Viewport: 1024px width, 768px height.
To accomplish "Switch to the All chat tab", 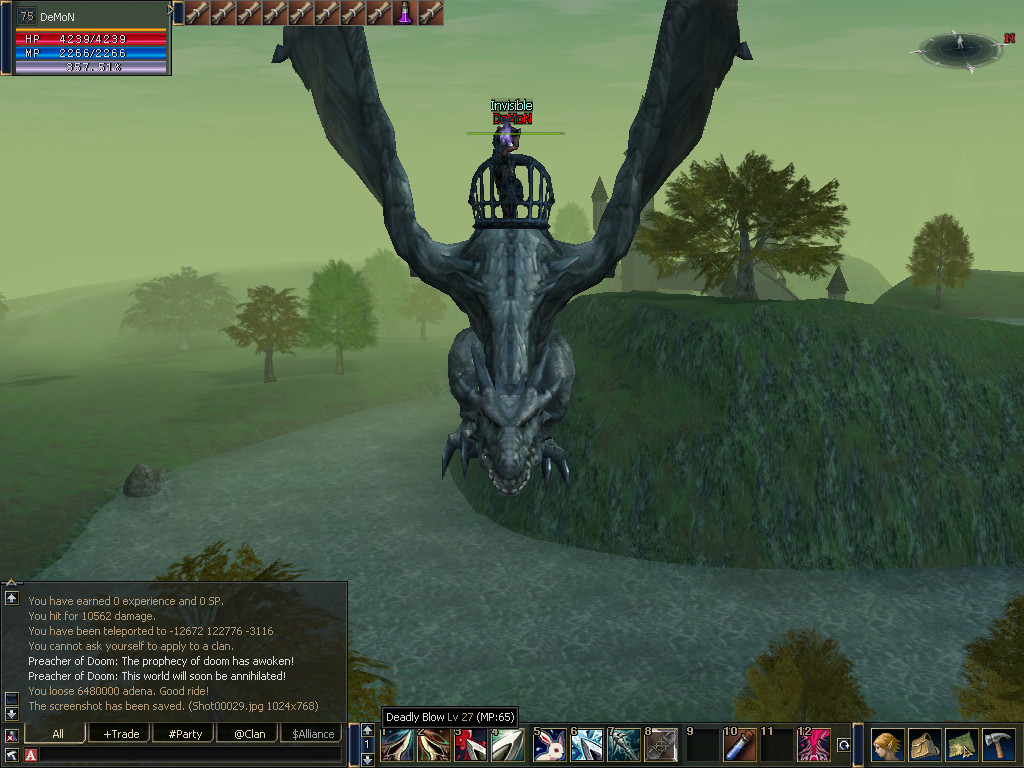I will point(58,733).
